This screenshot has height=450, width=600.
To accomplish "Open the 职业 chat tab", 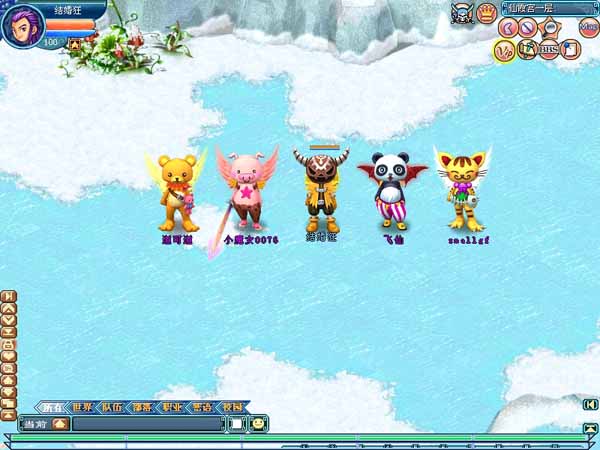I will [172, 407].
